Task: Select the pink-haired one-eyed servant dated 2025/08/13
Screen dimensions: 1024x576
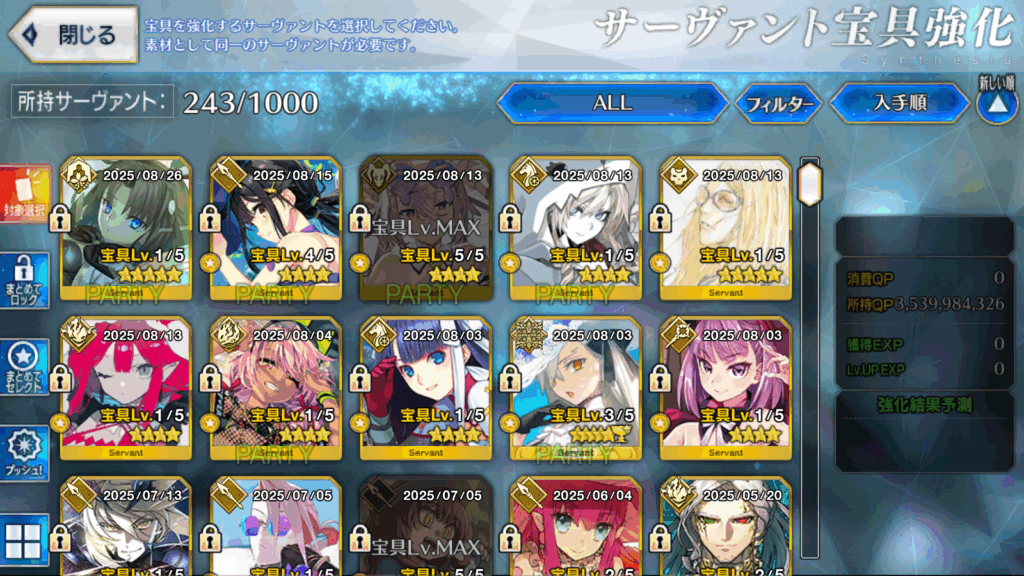Action: 126,388
